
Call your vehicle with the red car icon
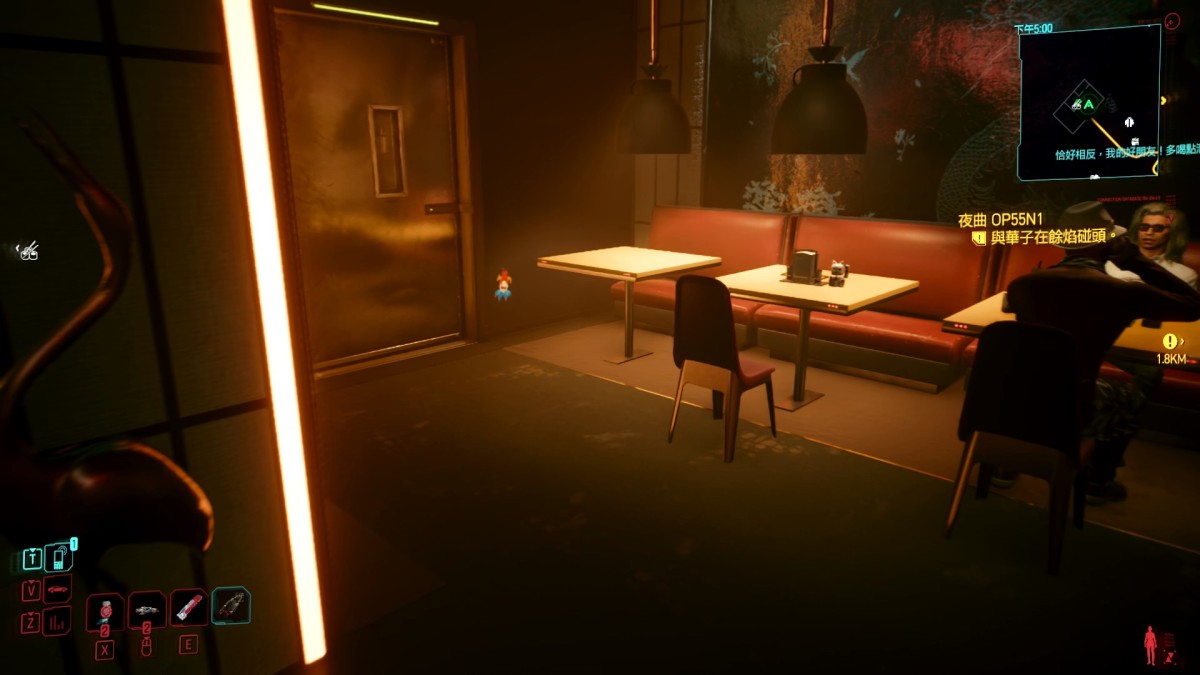click(58, 589)
